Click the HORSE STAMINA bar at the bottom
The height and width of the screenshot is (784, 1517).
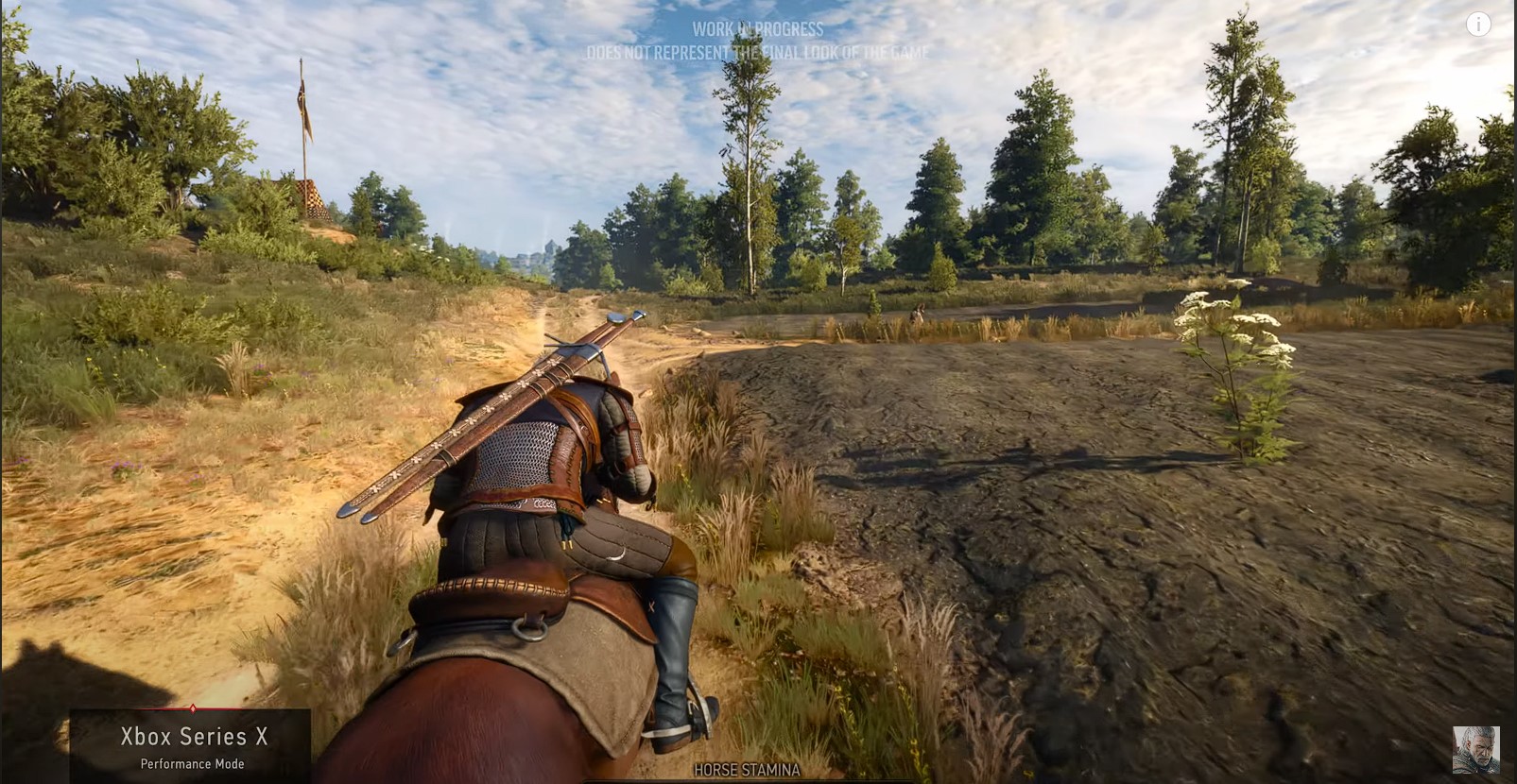[747, 781]
